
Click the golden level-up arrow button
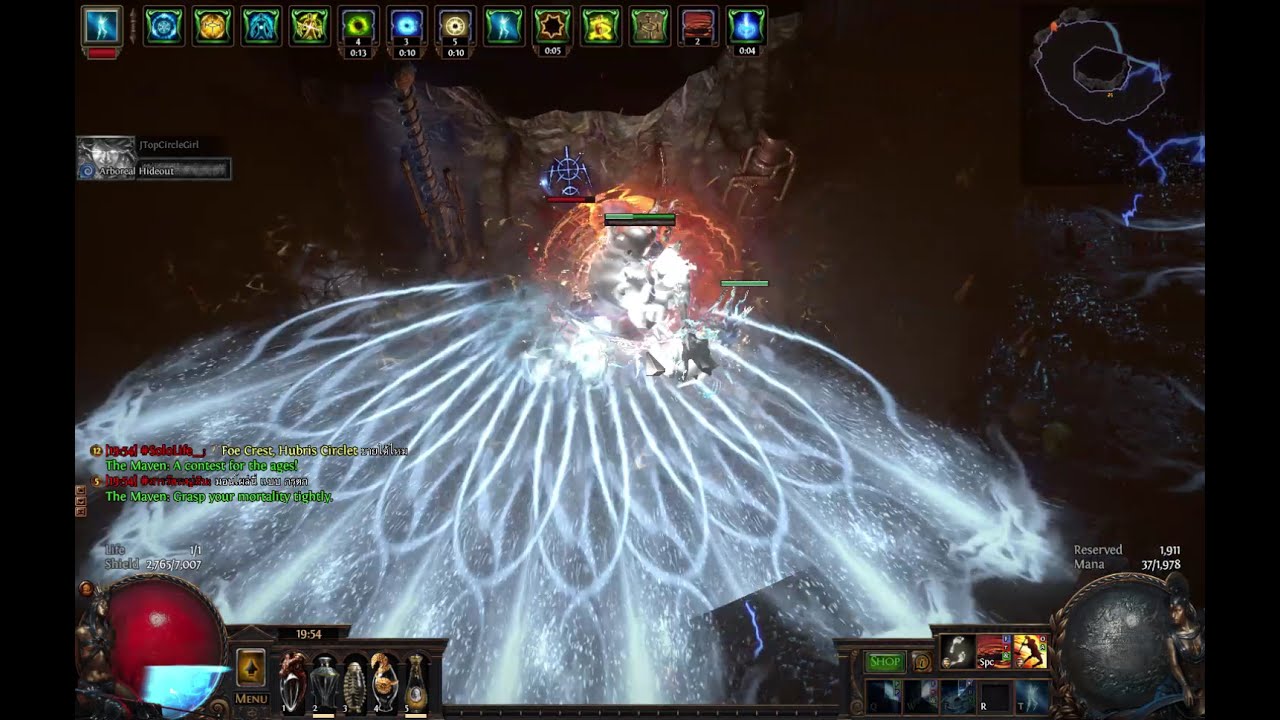tap(250, 667)
